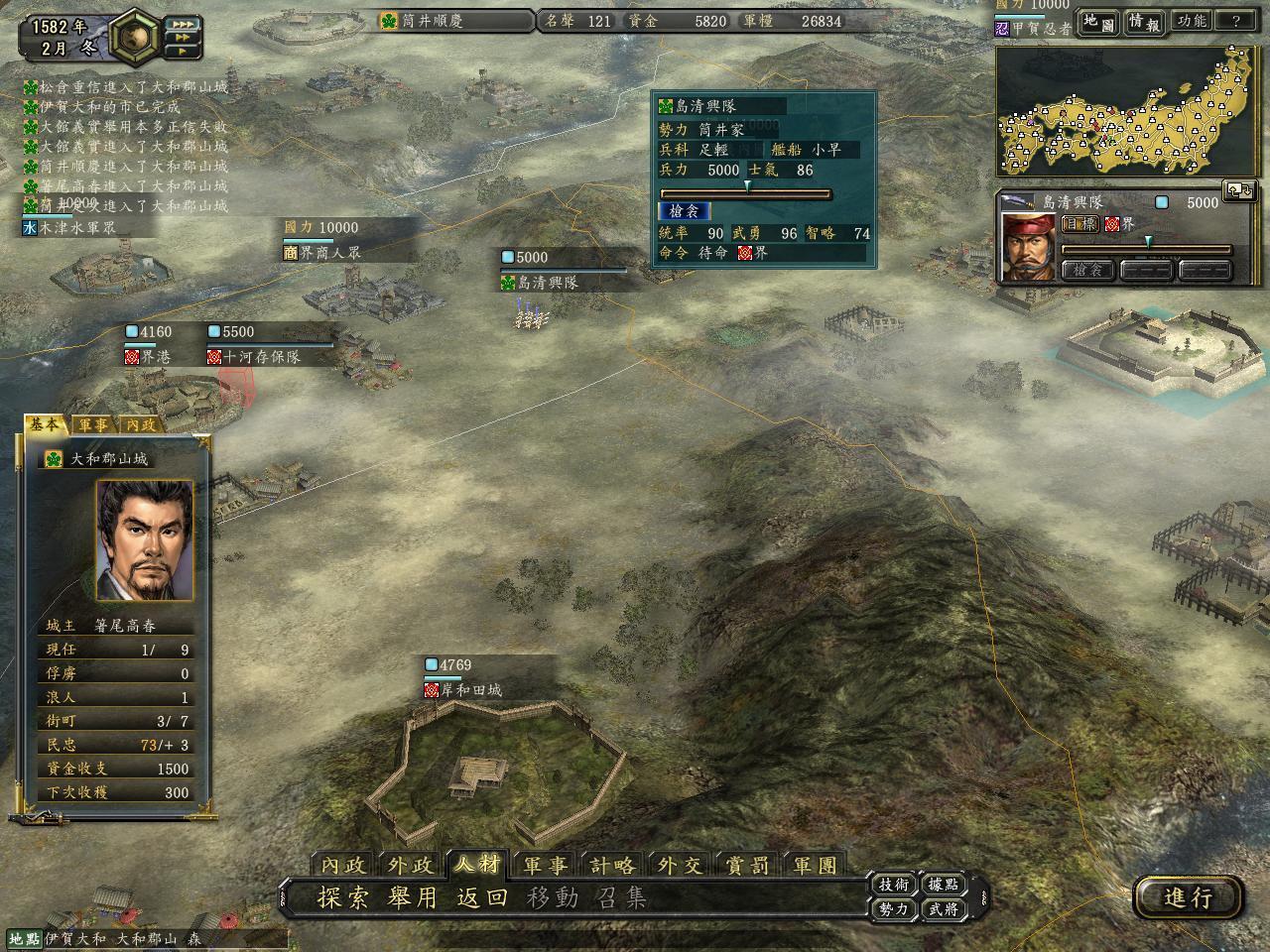This screenshot has height=952, width=1270.
Task: Switch to the 軍事 command tab
Action: click(x=546, y=865)
